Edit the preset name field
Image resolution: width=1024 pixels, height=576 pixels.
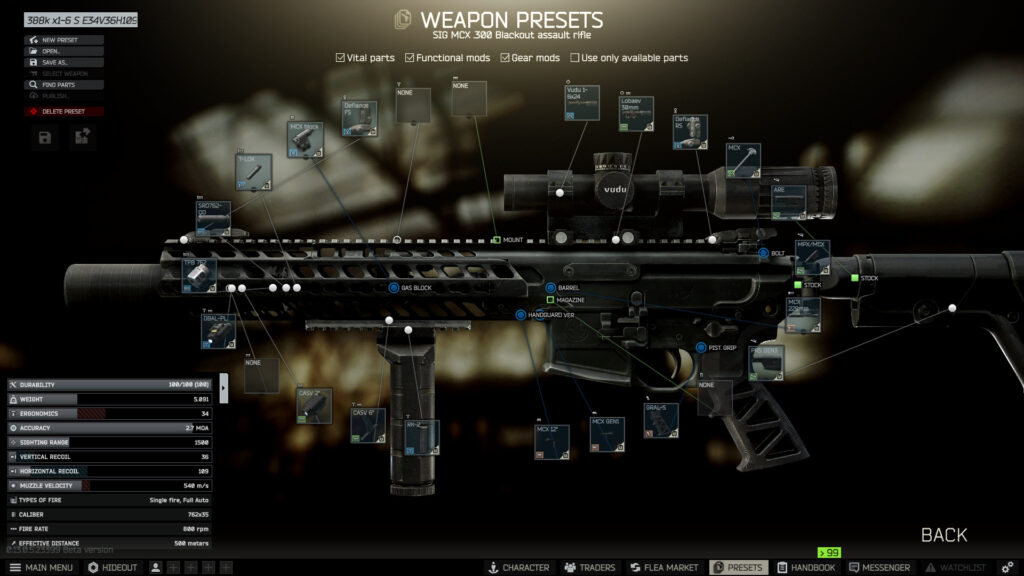[80, 20]
